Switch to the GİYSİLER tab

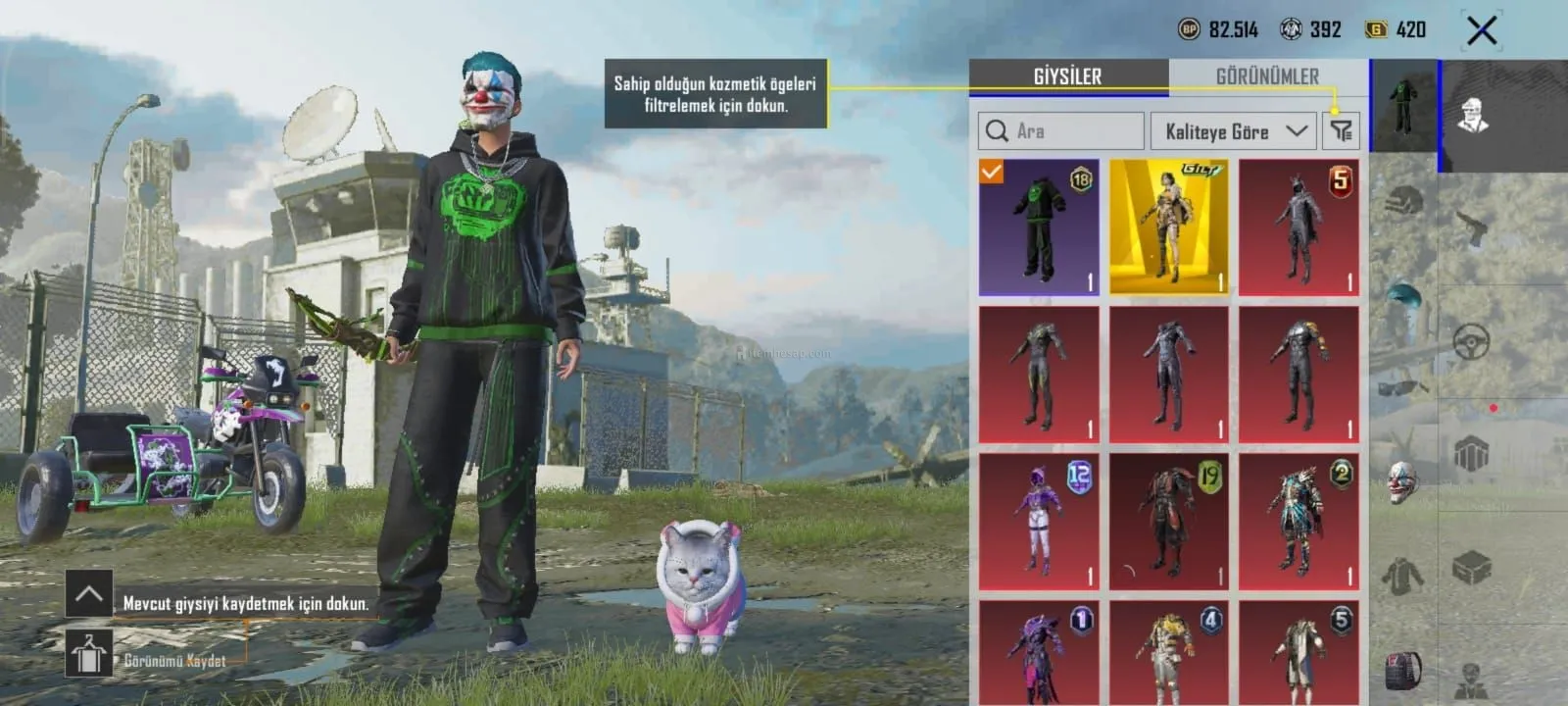1067,76
